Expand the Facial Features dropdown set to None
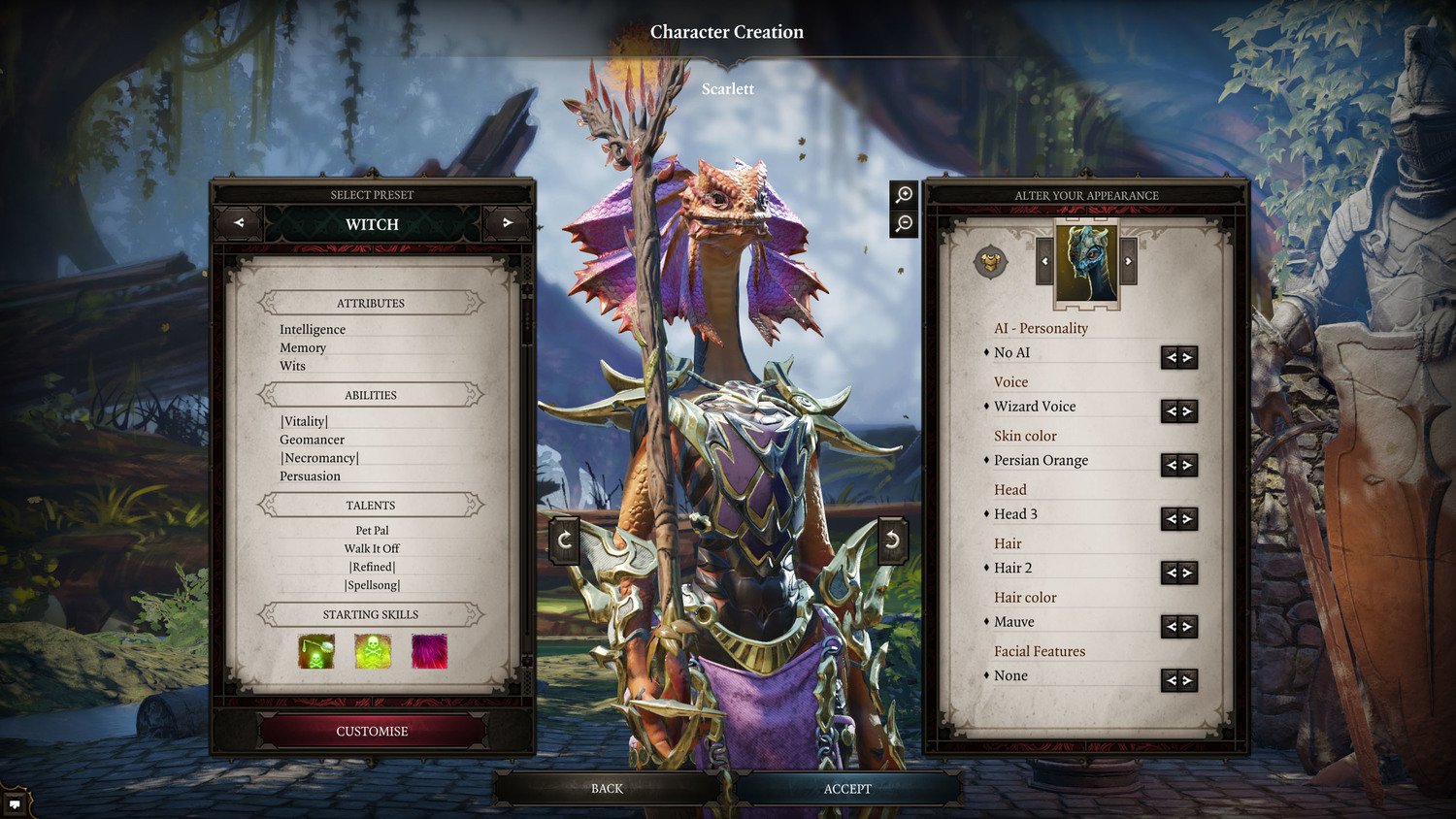1456x819 pixels. (1178, 679)
